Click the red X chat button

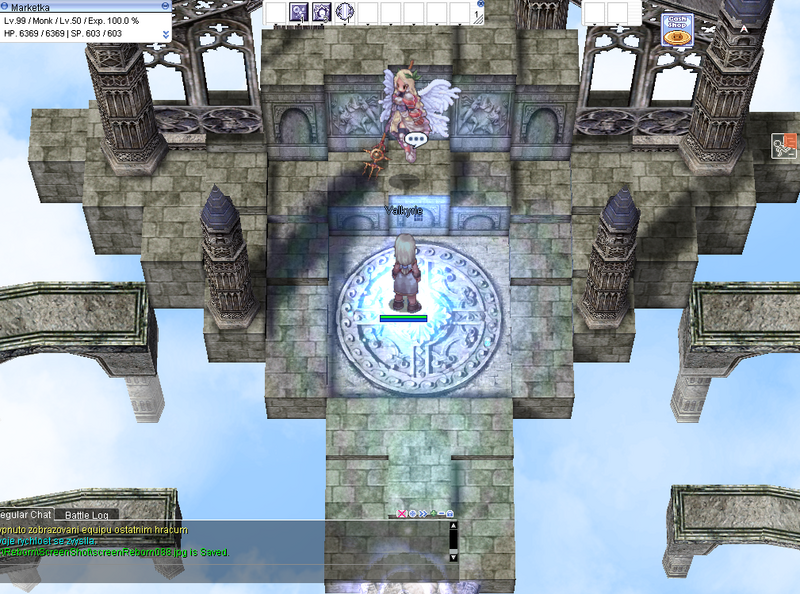click(x=402, y=513)
